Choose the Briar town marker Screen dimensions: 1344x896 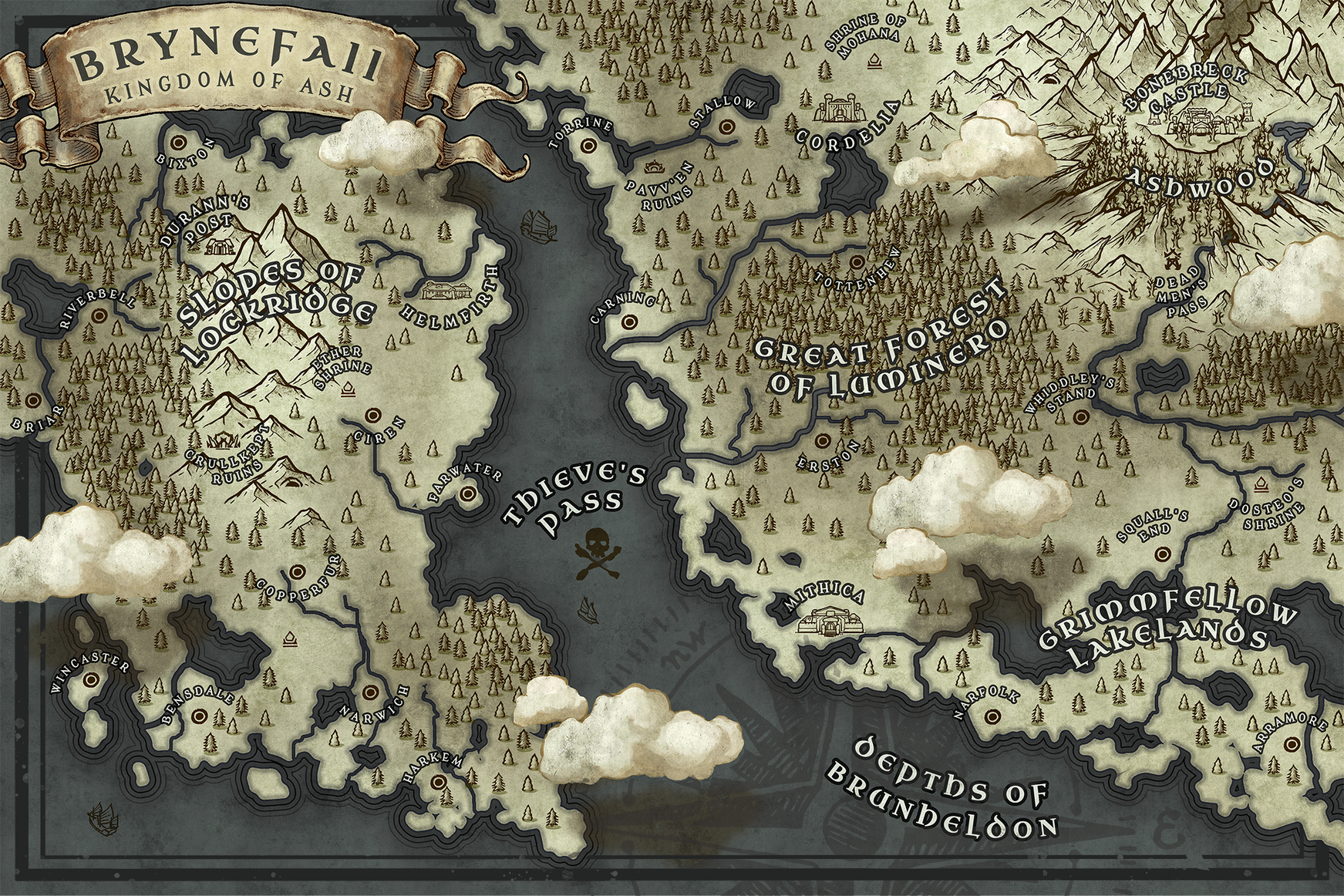pyautogui.click(x=33, y=401)
